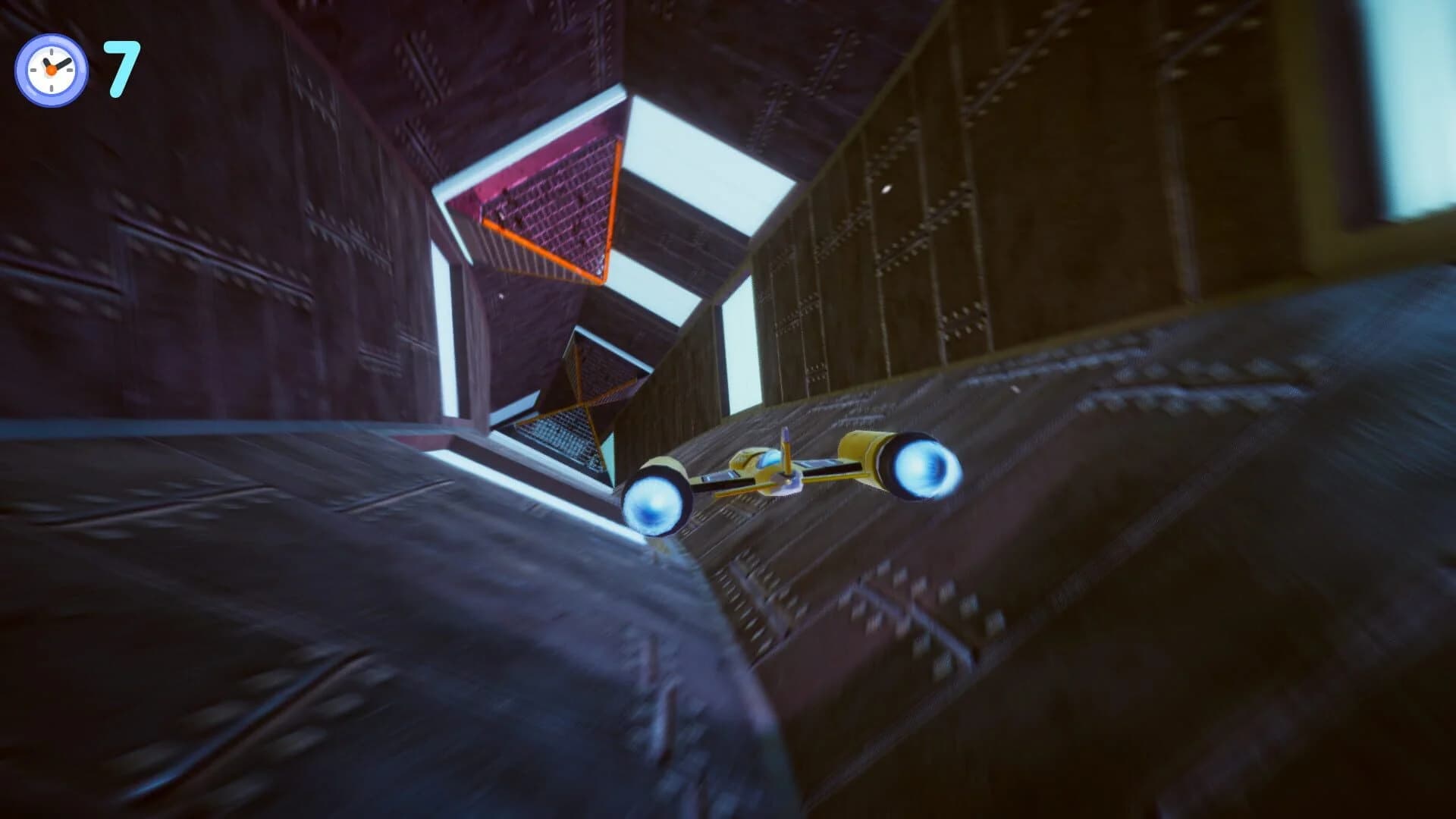Select the timer count number 7
Viewport: 1456px width, 819px height.
click(x=121, y=67)
